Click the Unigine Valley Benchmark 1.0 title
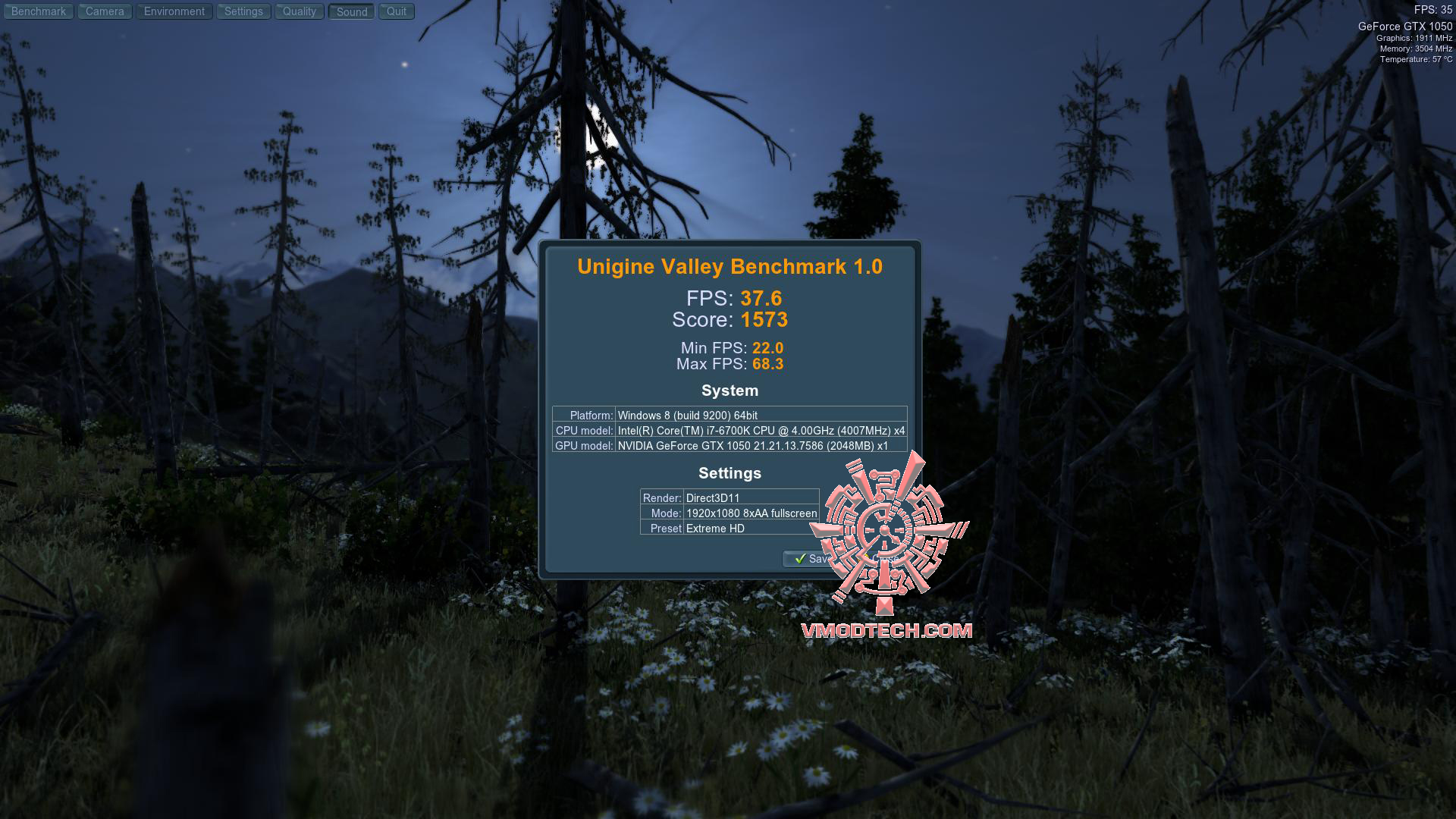1456x819 pixels. click(x=729, y=266)
